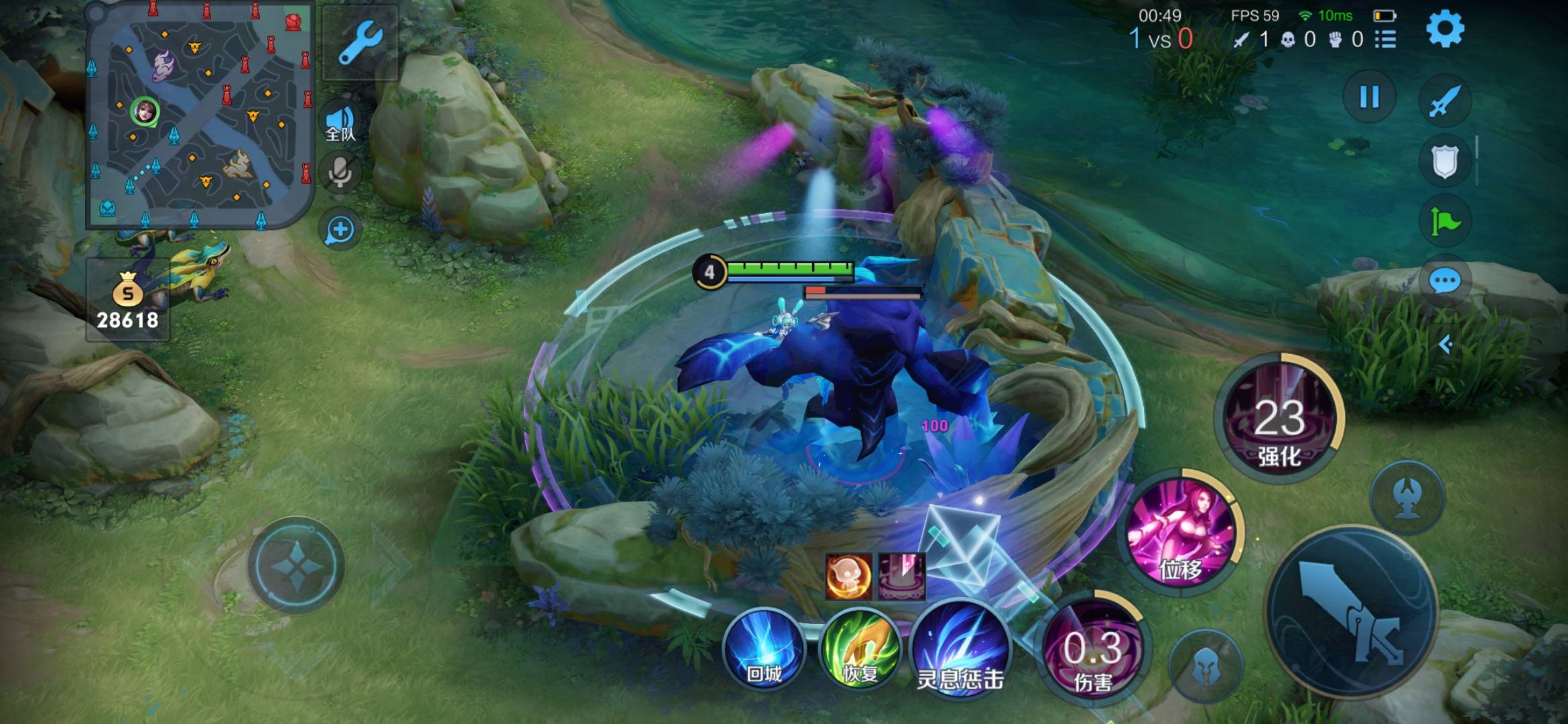The width and height of the screenshot is (1568, 724).
Task: Open the scoreboard list icon
Action: point(1385,40)
